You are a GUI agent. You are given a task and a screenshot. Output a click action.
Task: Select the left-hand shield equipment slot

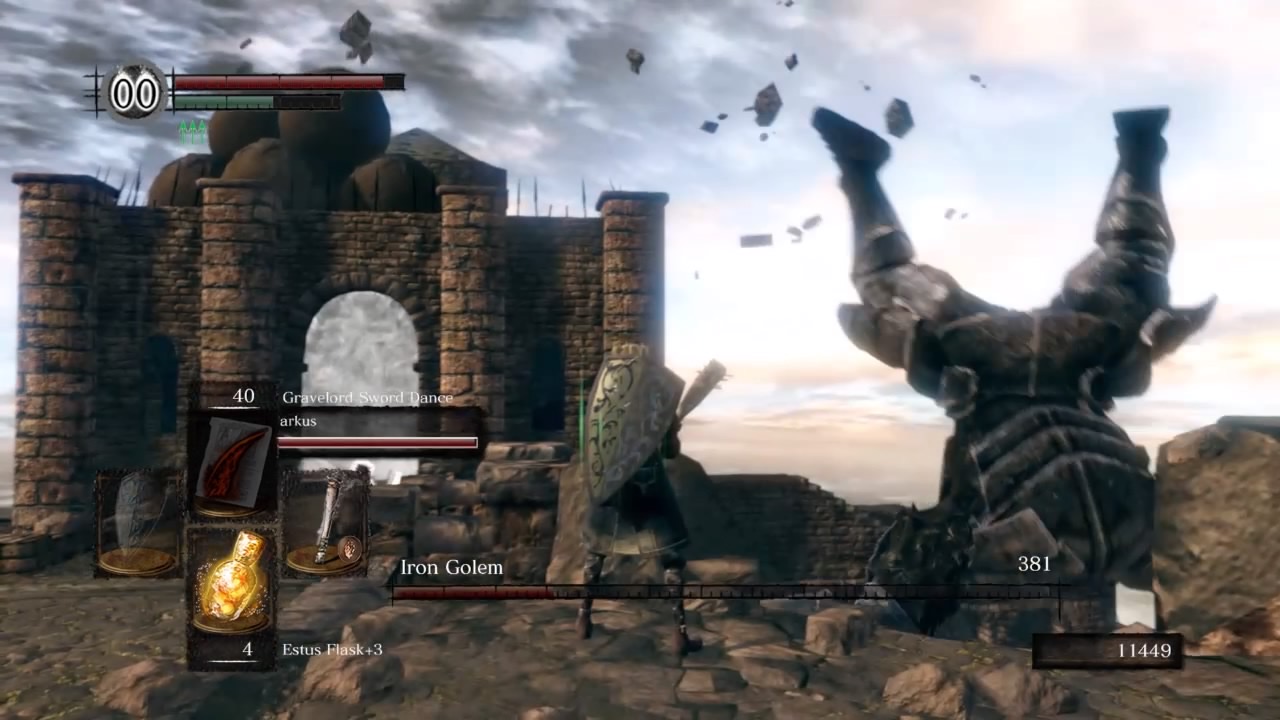pos(138,522)
